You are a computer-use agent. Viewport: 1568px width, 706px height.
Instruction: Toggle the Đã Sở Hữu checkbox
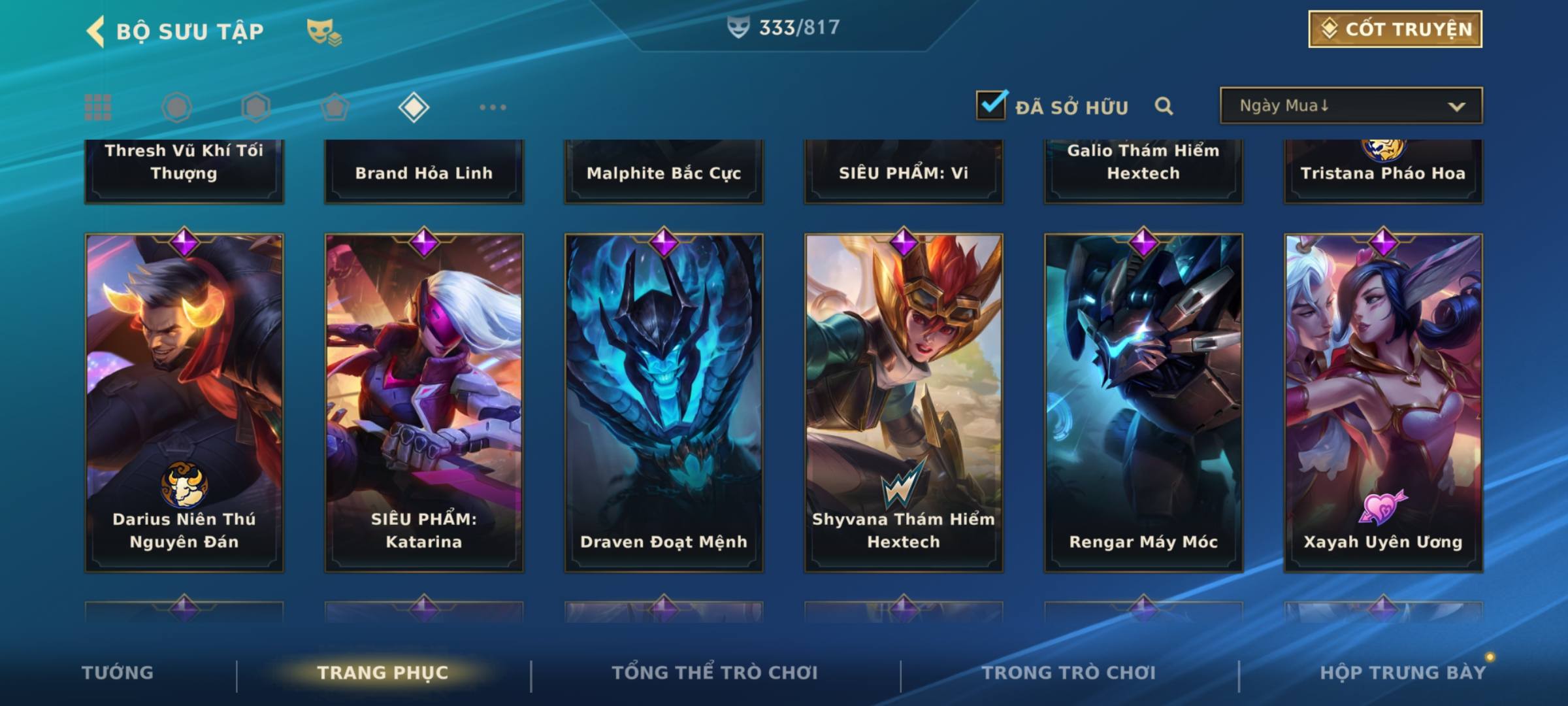[x=991, y=105]
